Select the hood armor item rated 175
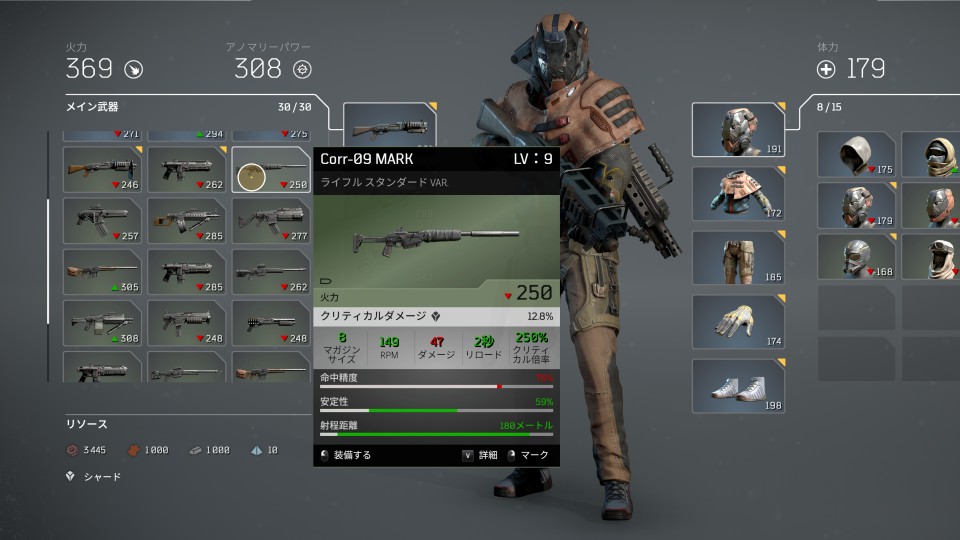Viewport: 960px width, 540px height. click(x=856, y=155)
